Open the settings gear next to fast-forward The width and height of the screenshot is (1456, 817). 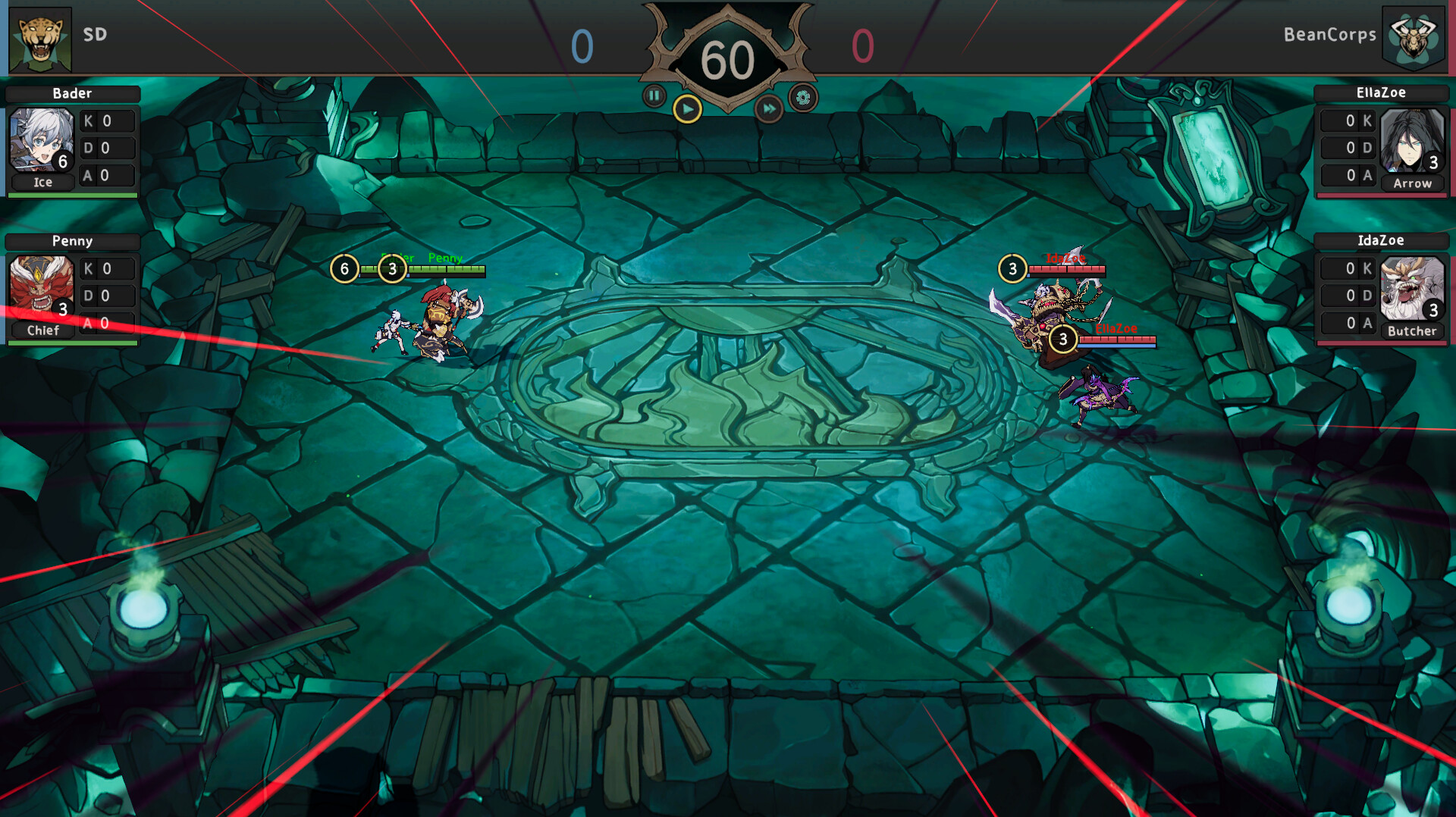point(804,96)
